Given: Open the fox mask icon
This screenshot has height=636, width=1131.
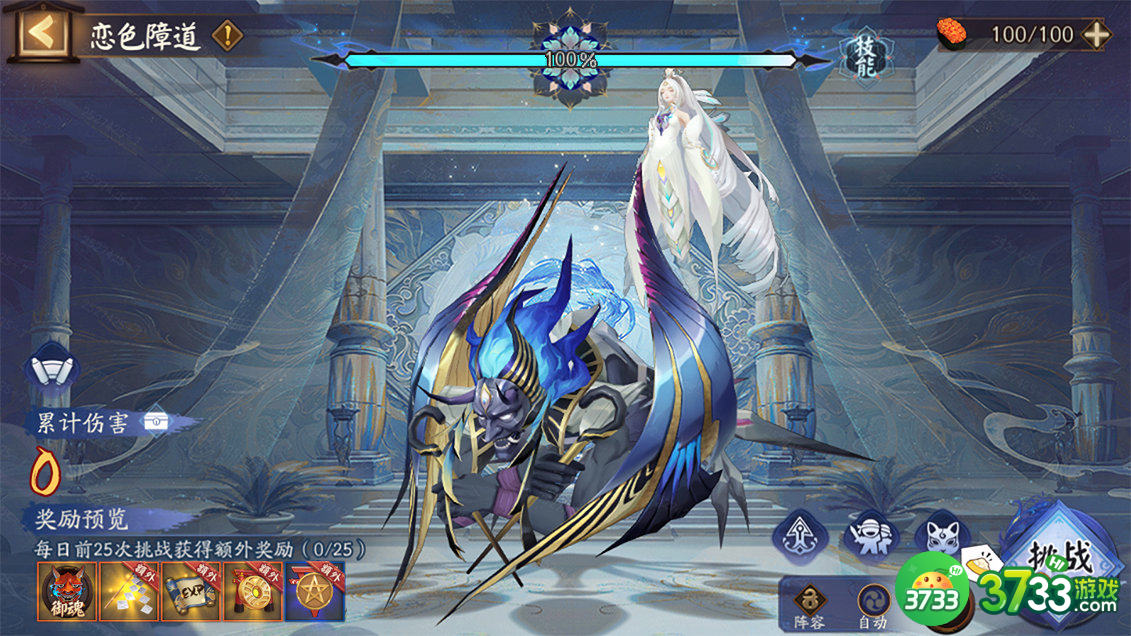Looking at the screenshot, I should (938, 534).
